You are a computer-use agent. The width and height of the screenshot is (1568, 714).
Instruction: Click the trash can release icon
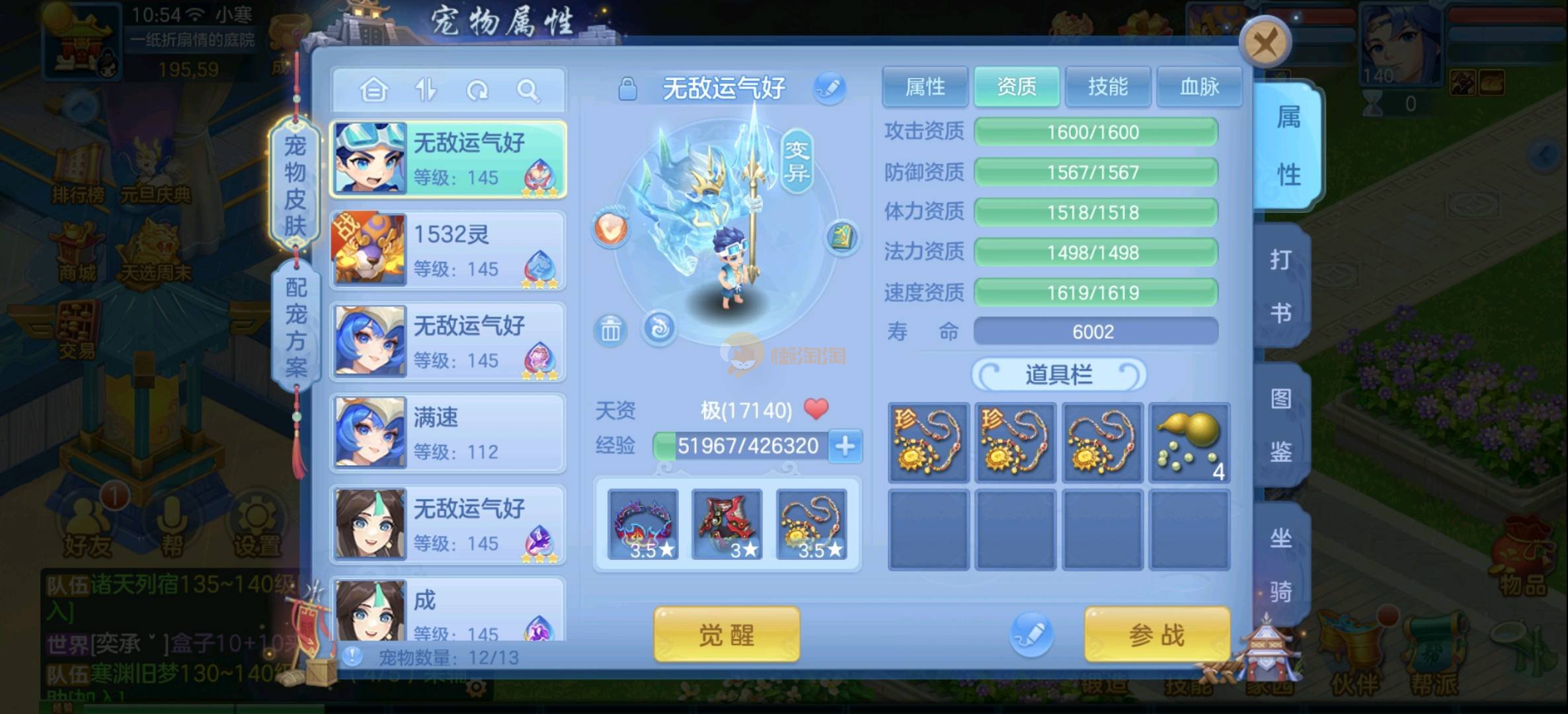(610, 329)
